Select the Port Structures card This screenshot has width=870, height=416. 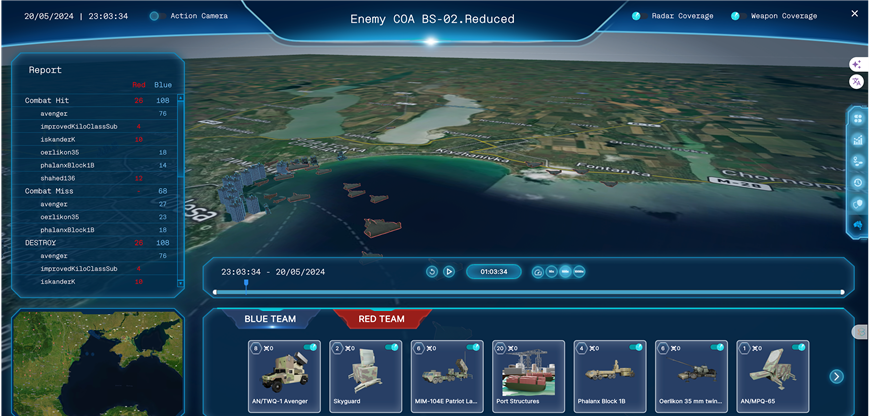point(528,377)
